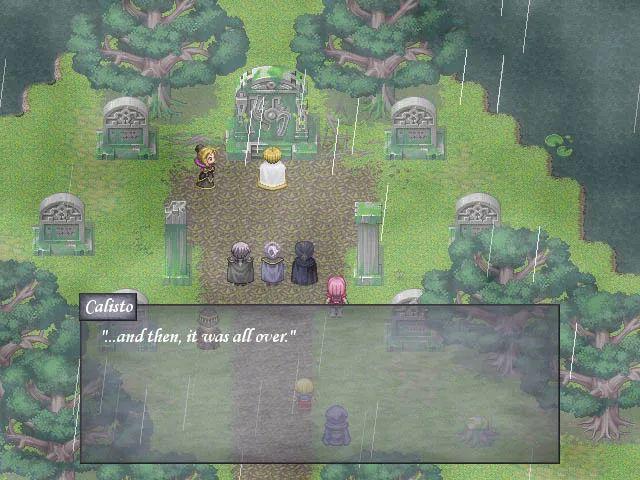Viewport: 640px width, 480px height.
Task: Advance Calisto's dialogue message box
Action: click(x=319, y=384)
